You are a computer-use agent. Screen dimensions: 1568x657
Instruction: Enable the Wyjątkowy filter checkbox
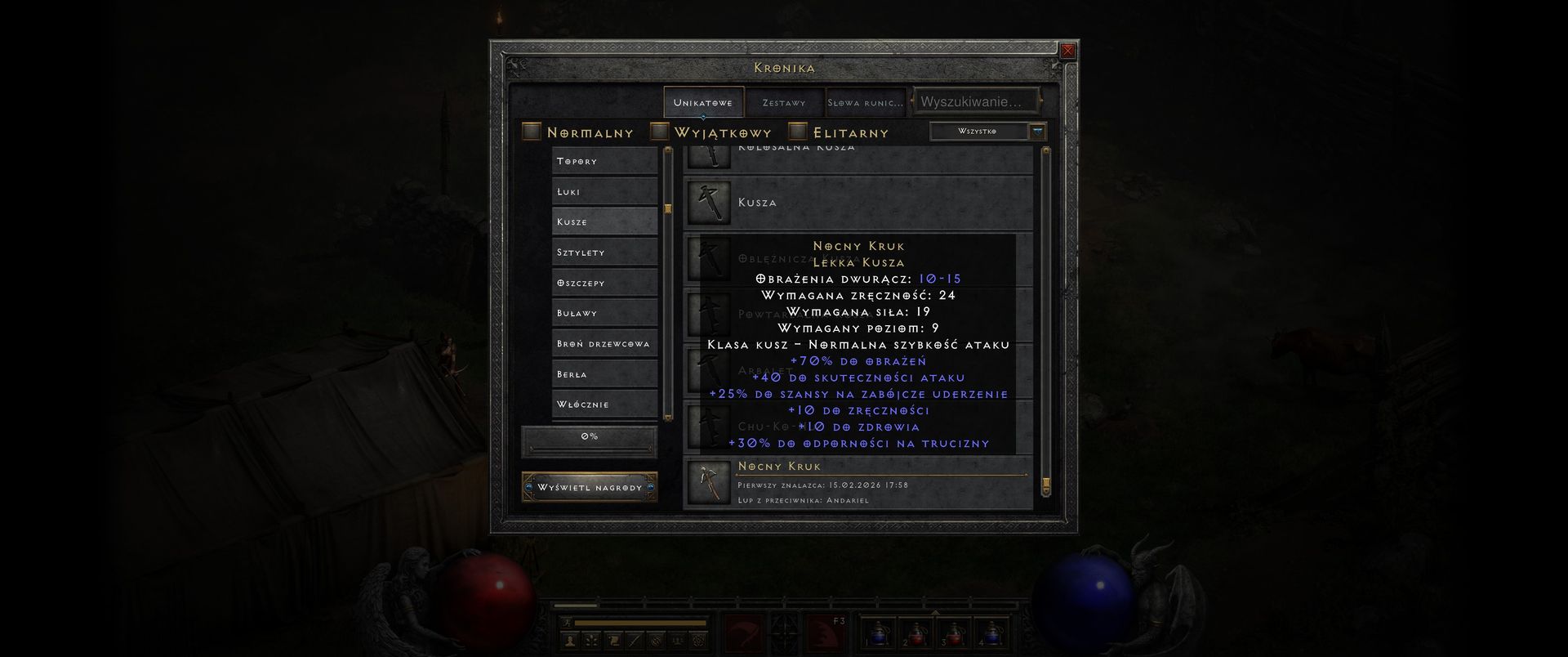pyautogui.click(x=660, y=132)
